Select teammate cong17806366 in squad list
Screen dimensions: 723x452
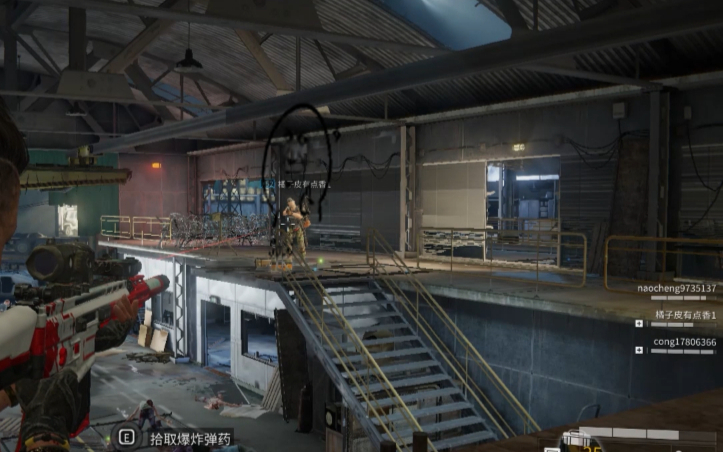coord(684,342)
